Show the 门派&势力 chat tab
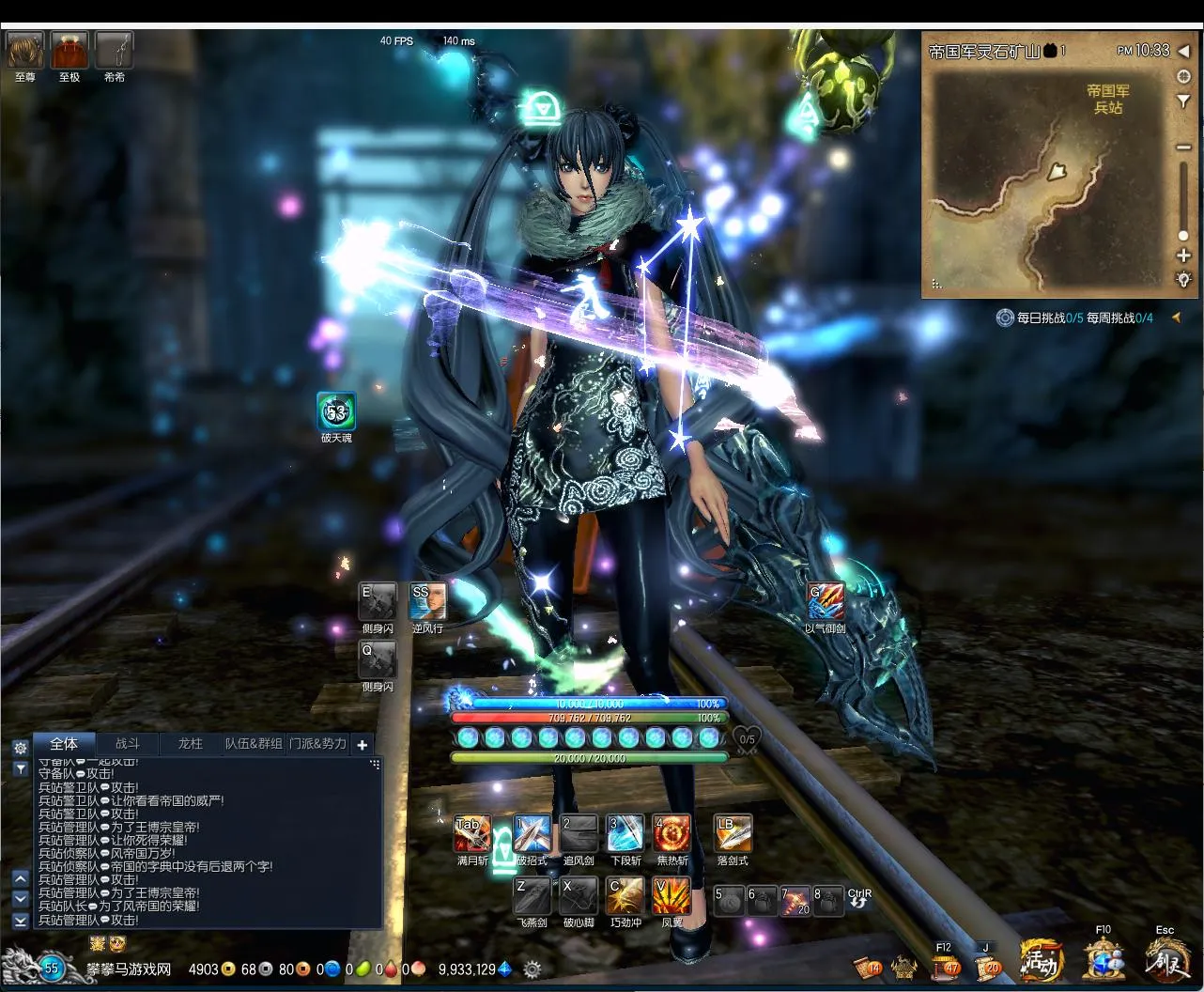 click(x=317, y=743)
